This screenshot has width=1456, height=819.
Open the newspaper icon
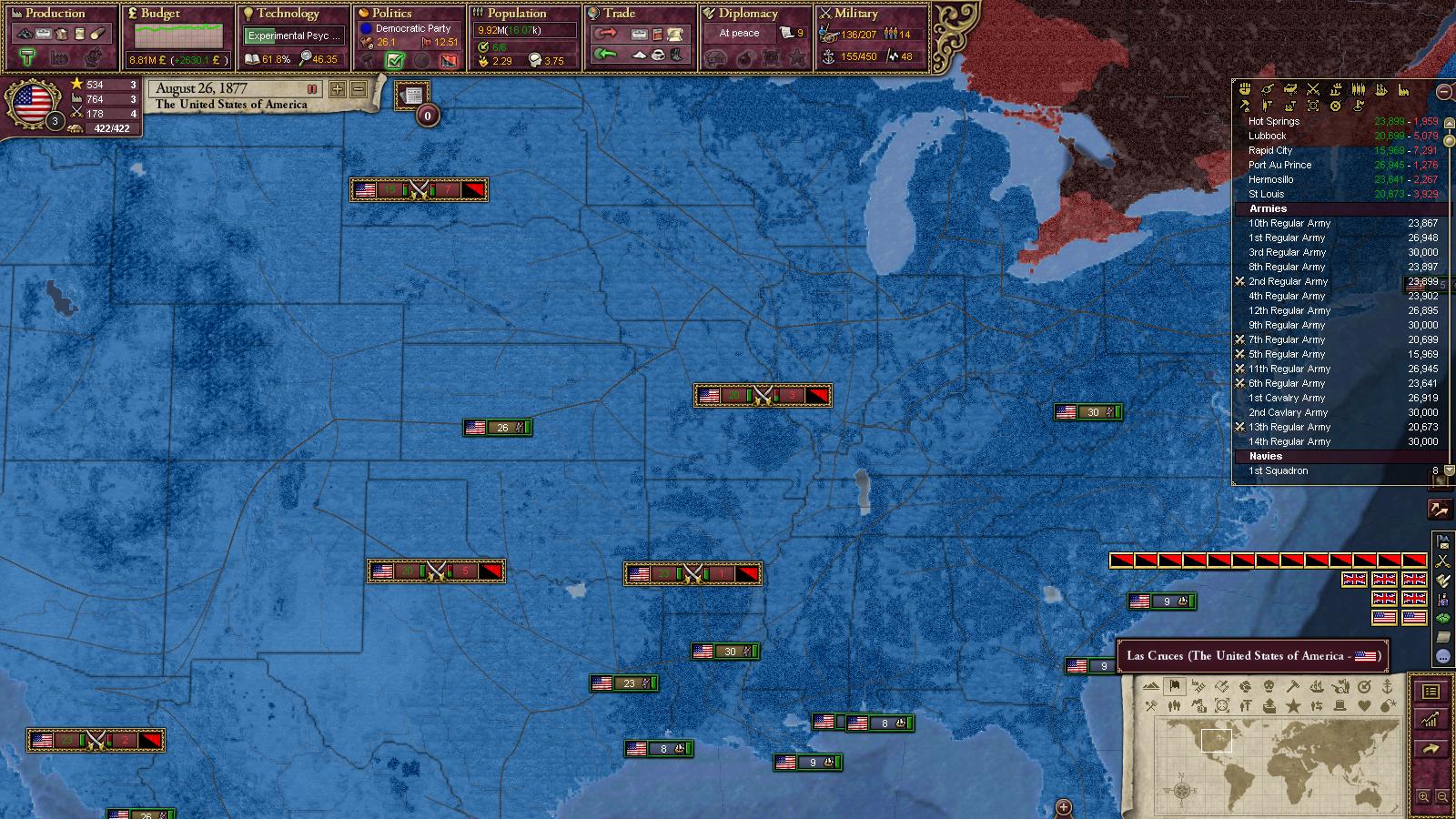(412, 95)
